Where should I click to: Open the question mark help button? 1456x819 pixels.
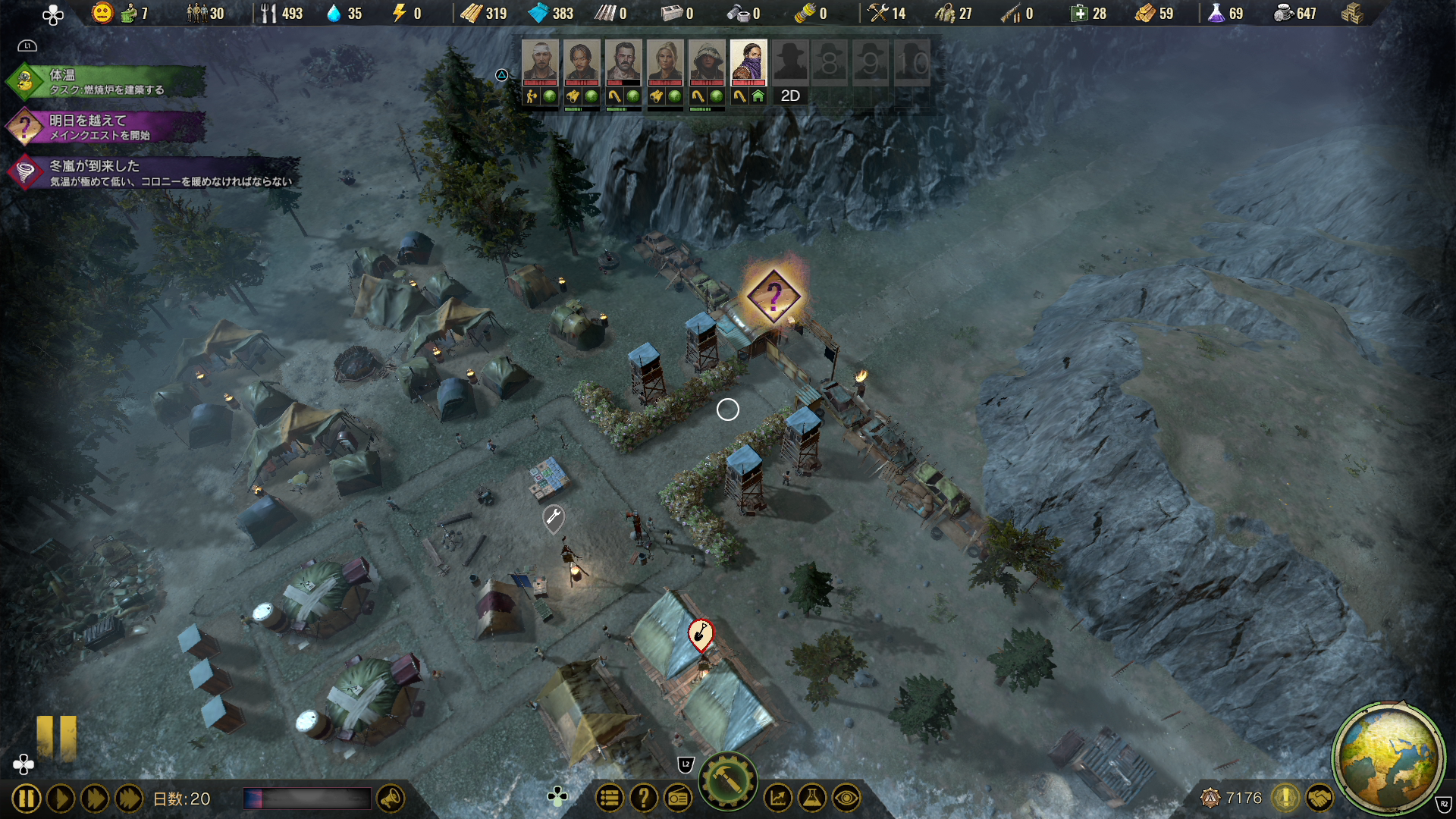(x=644, y=798)
